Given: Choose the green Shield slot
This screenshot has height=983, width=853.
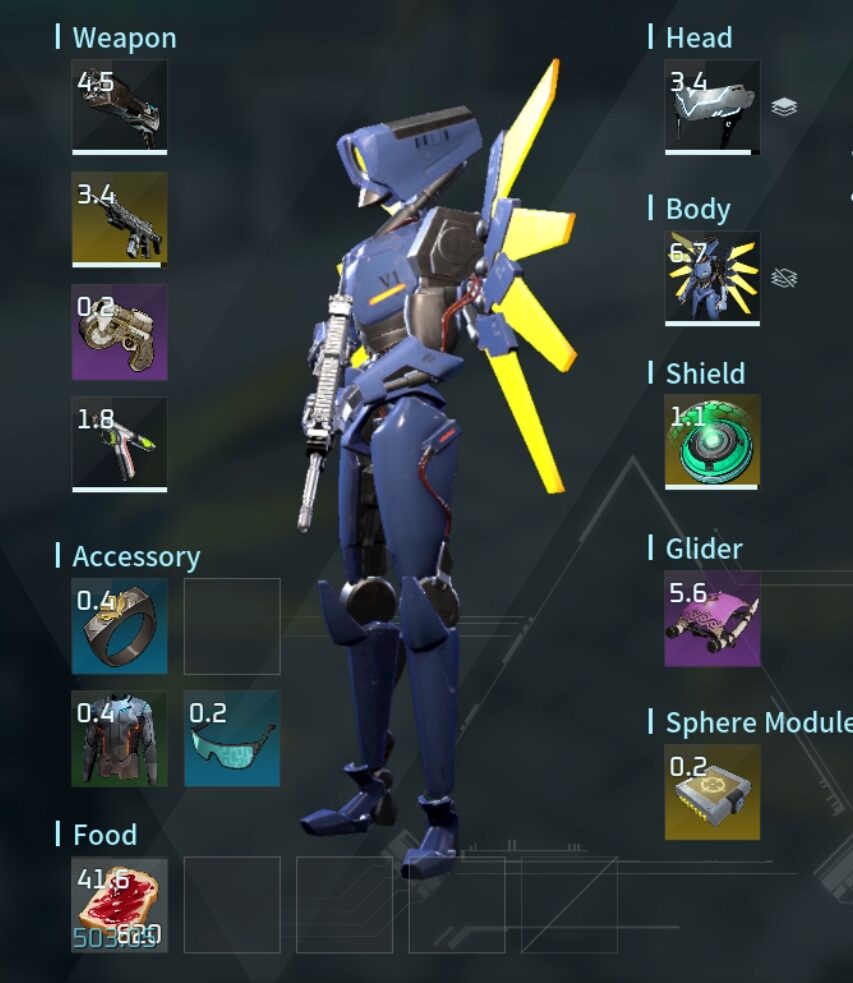Looking at the screenshot, I should tap(712, 441).
